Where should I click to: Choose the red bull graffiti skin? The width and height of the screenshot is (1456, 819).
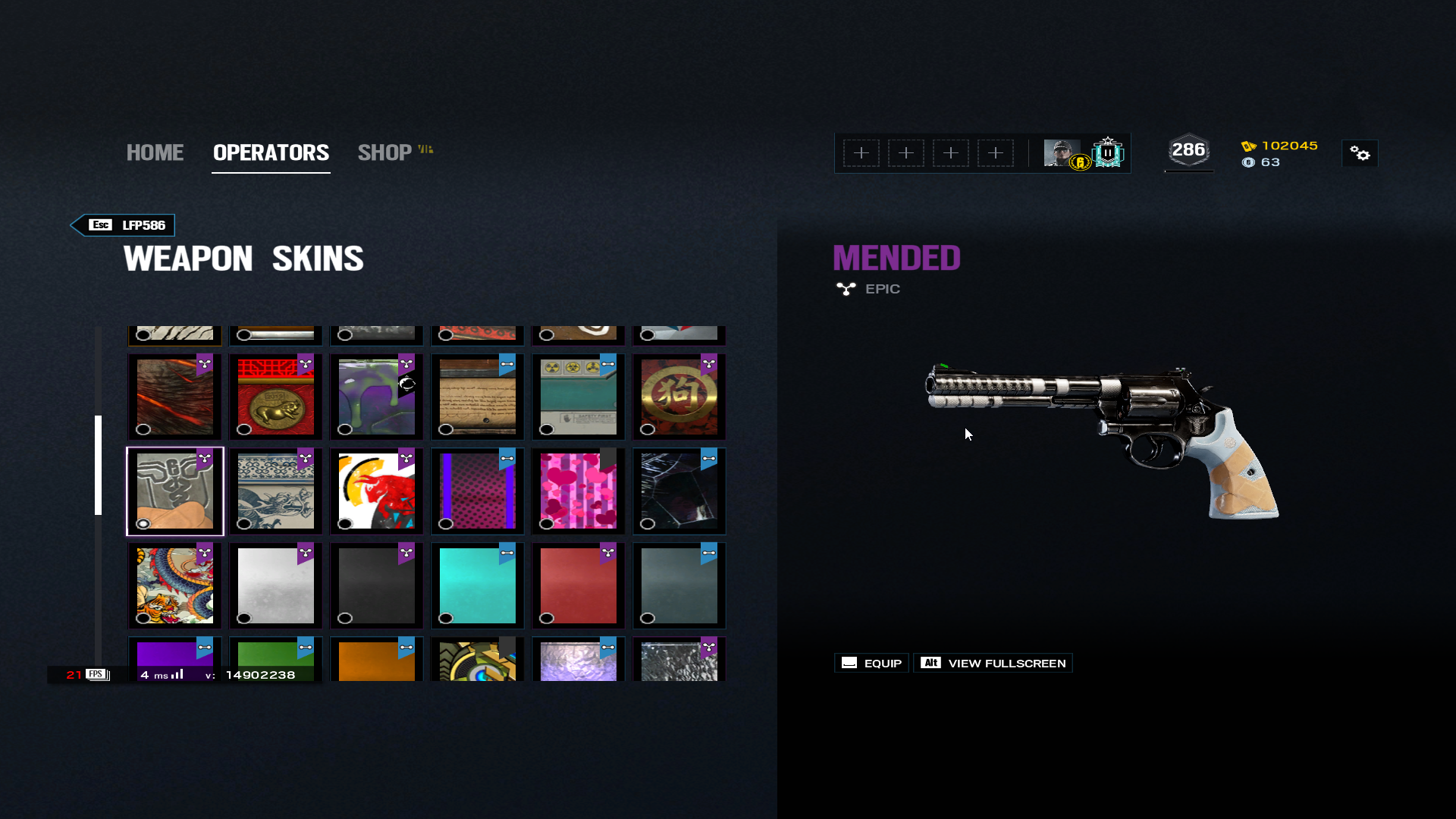coord(377,491)
